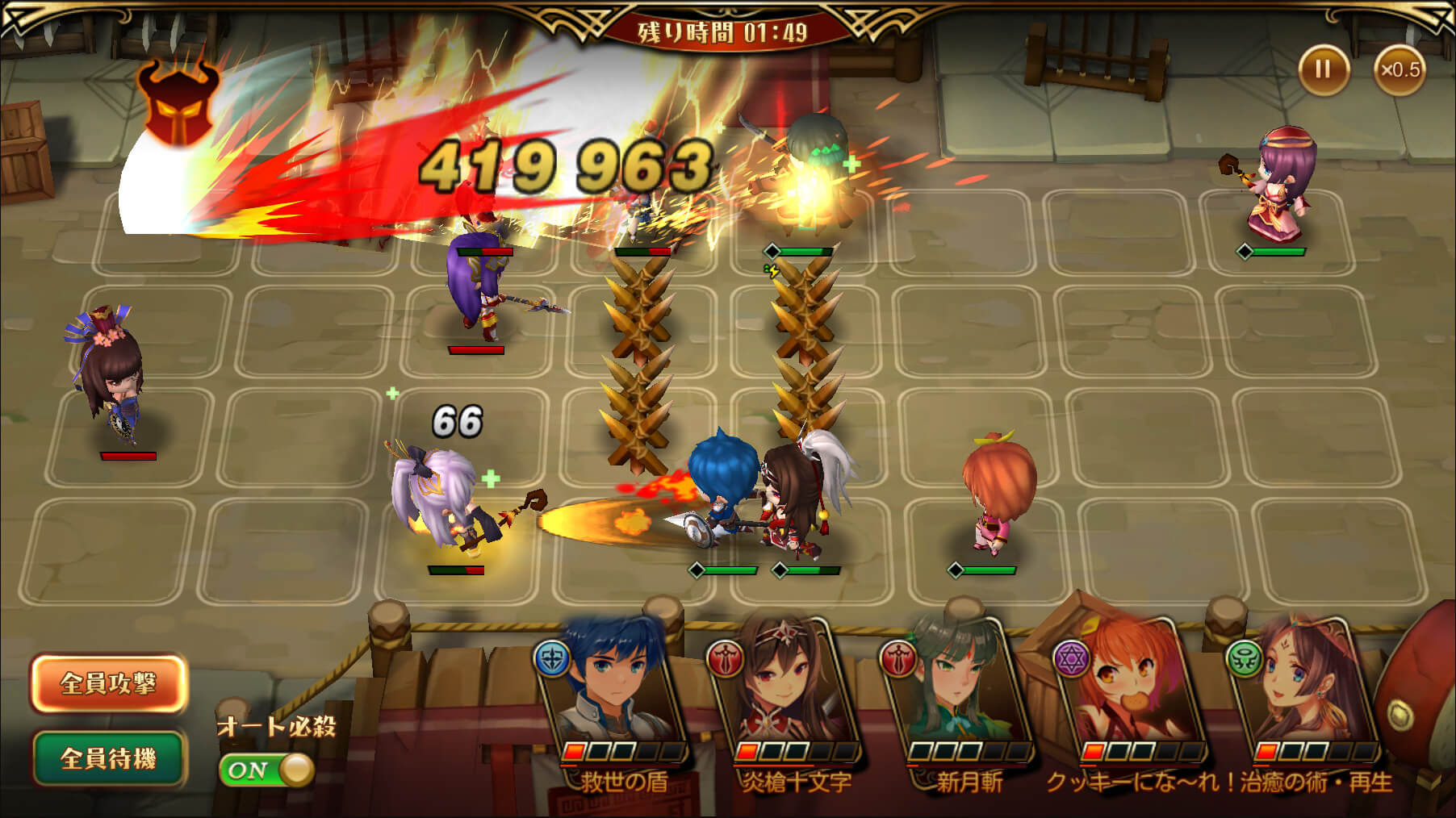Activate the 炎槍十文字 skill card
Viewport: 1456px width, 818px height.
787,694
